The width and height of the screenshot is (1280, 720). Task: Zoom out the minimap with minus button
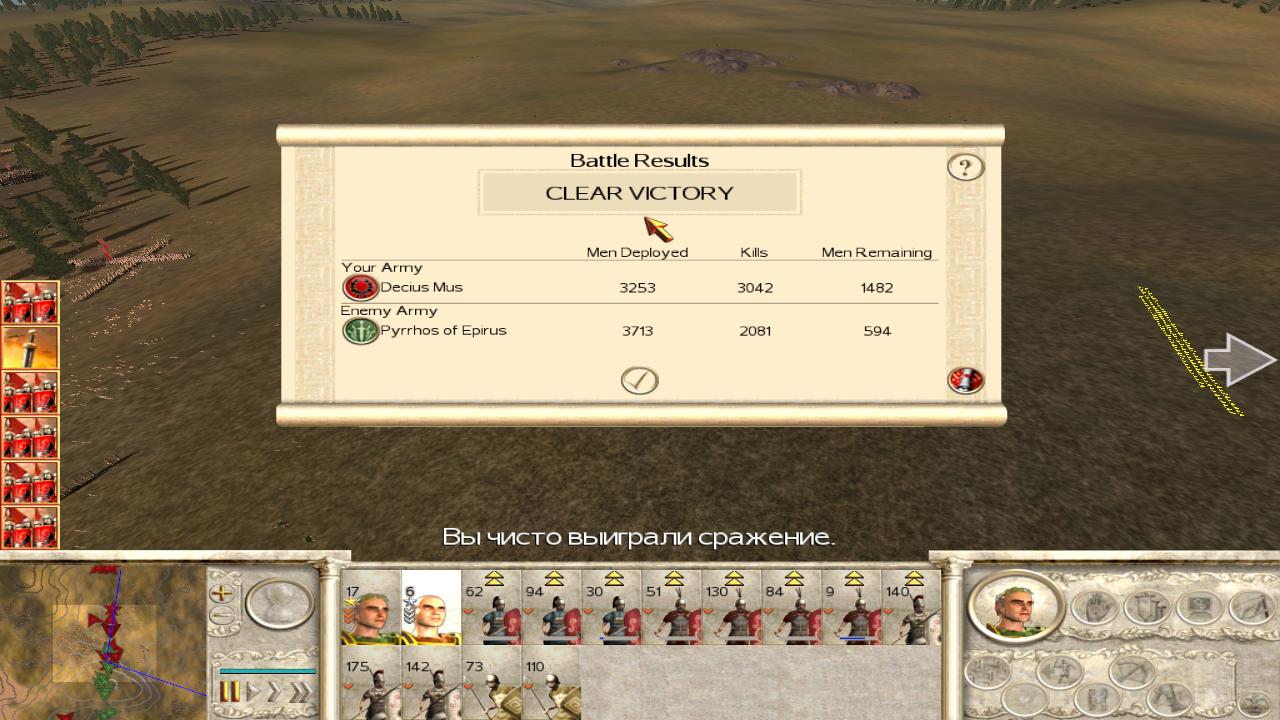point(221,614)
